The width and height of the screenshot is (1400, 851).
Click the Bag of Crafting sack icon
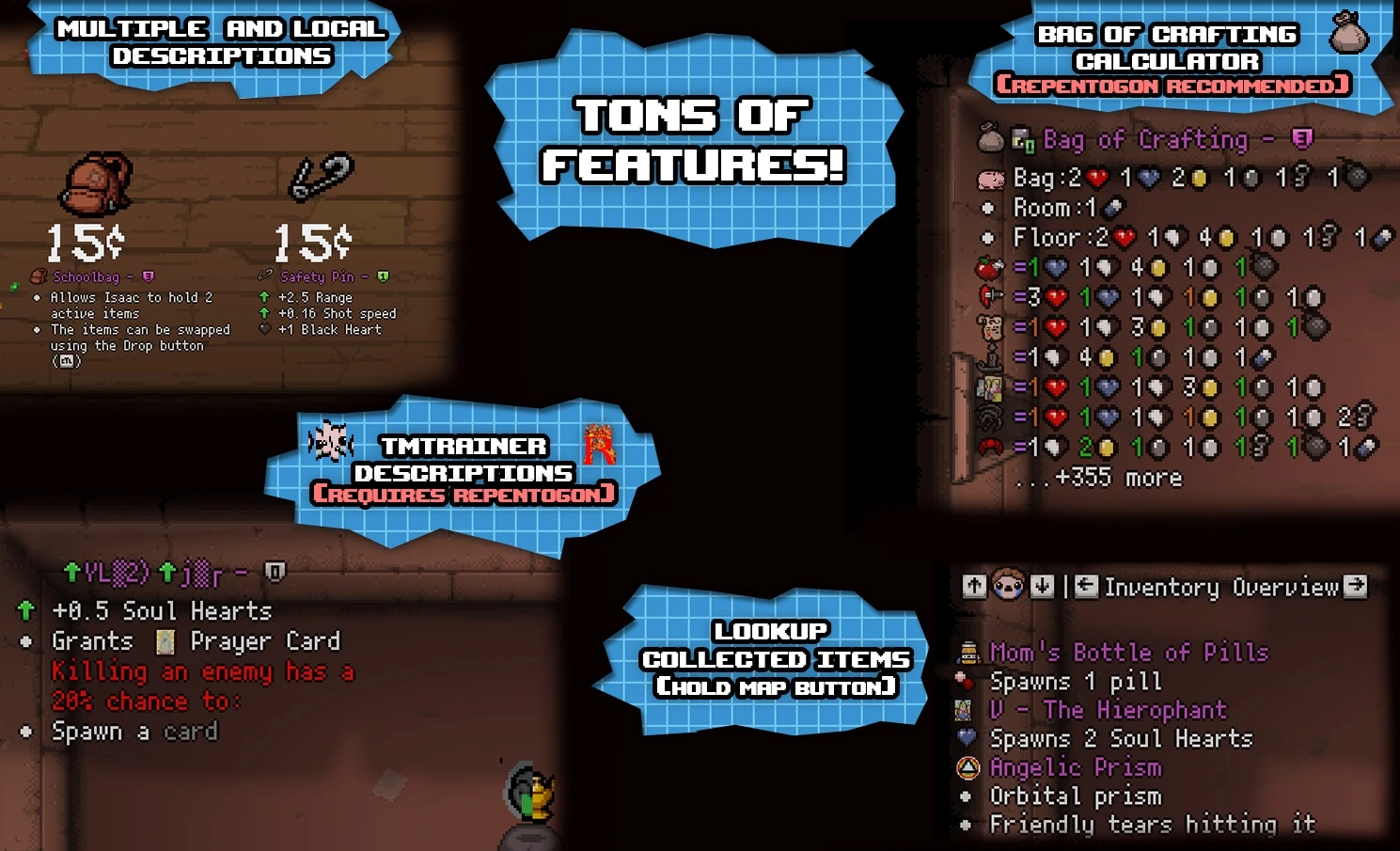click(x=991, y=137)
